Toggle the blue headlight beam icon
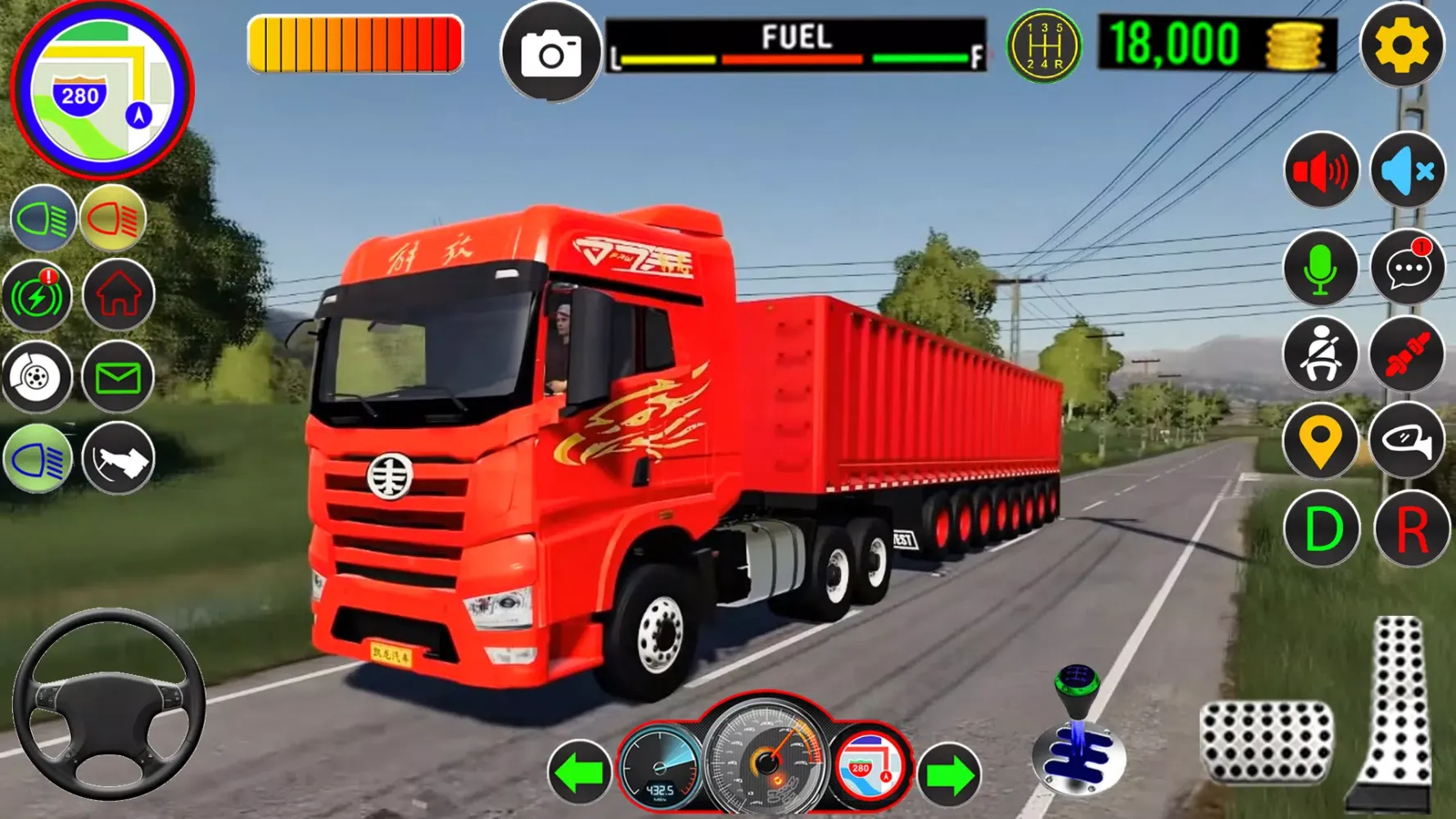This screenshot has height=819, width=1456. (x=43, y=219)
